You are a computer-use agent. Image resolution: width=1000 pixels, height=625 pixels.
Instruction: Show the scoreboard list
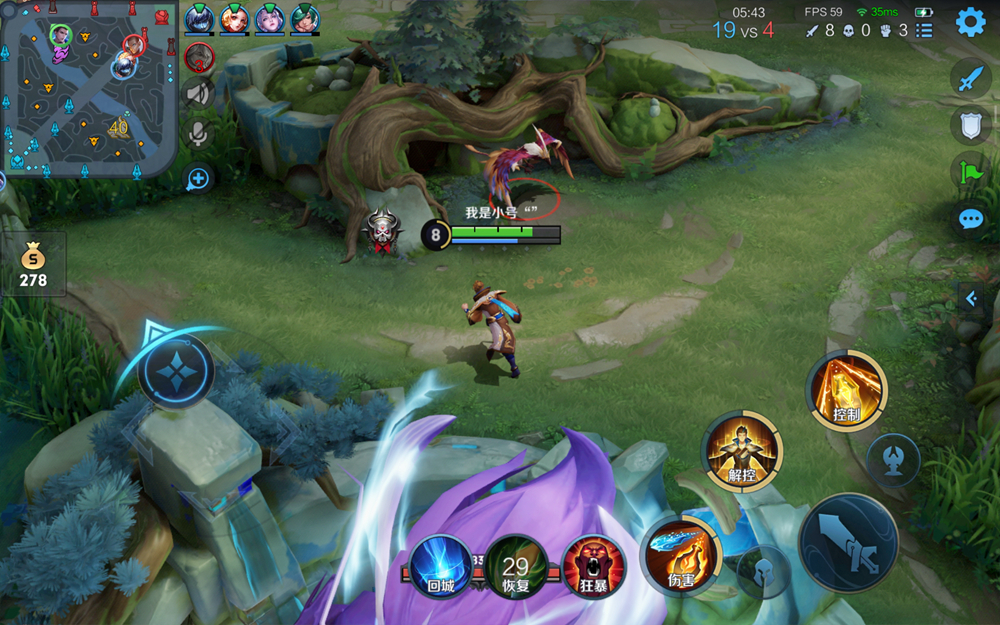(925, 31)
